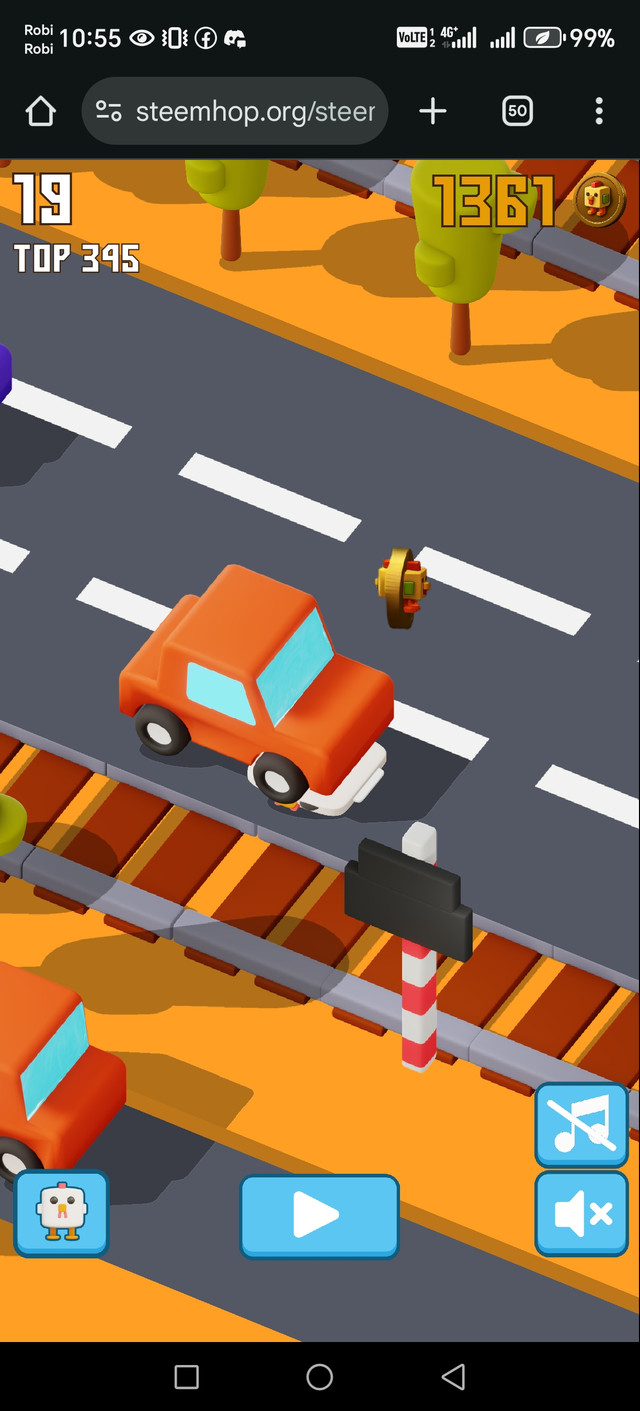Open a new browser tab
Viewport: 640px width, 1411px height.
[432, 111]
